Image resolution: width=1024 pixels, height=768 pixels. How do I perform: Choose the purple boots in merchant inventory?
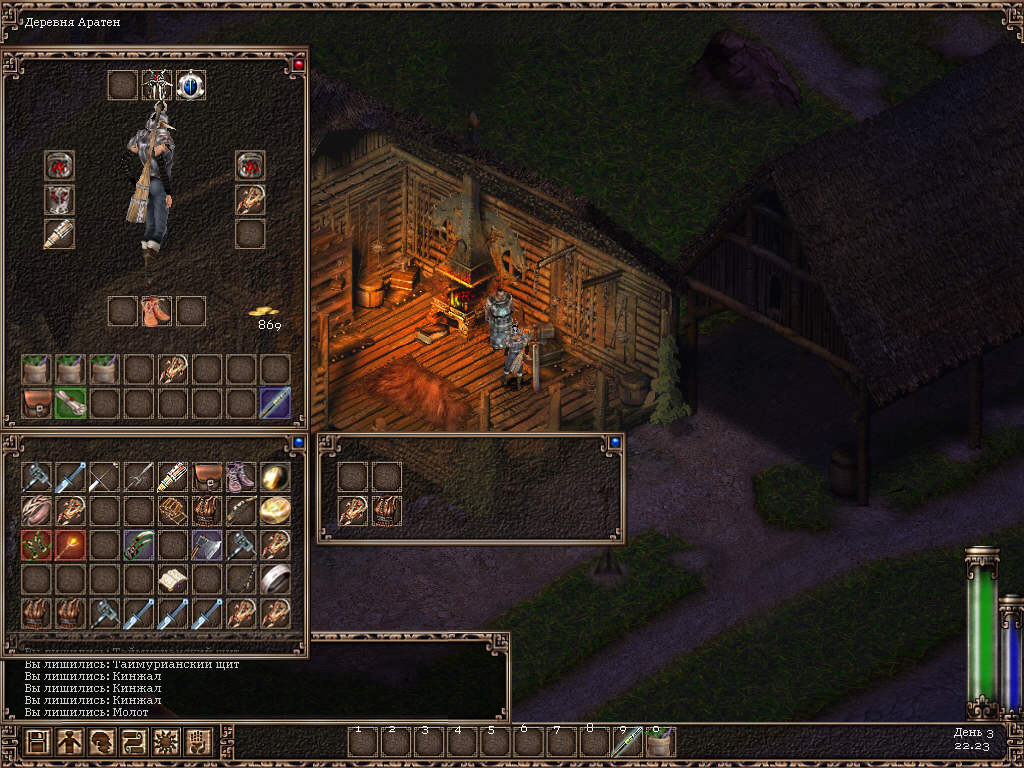coord(241,477)
